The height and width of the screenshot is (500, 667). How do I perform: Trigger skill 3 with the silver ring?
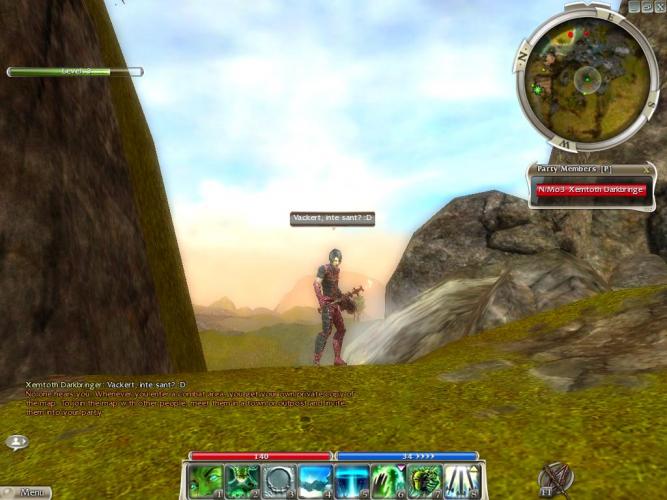278,480
